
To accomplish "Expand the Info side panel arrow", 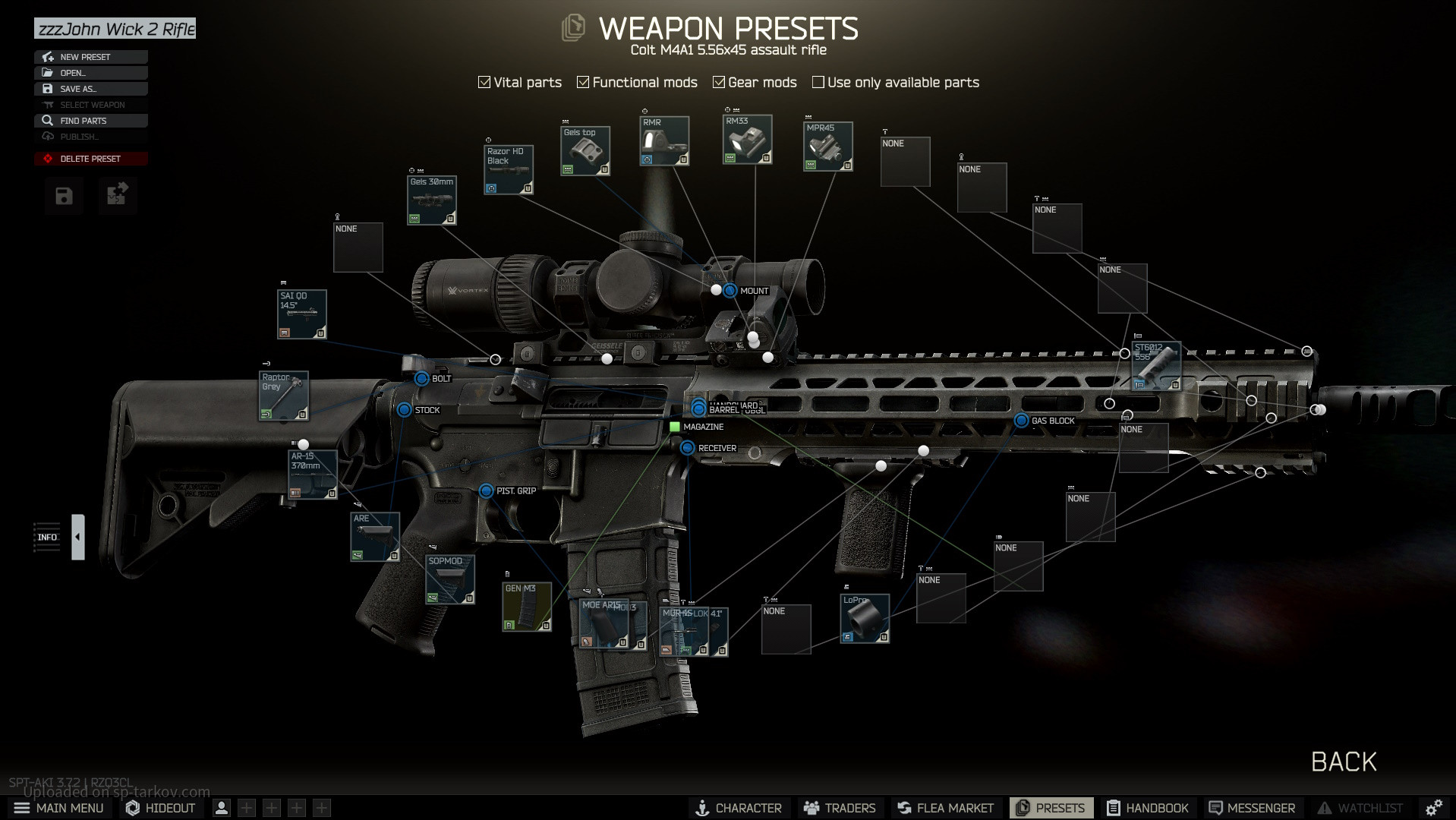I will (x=77, y=537).
